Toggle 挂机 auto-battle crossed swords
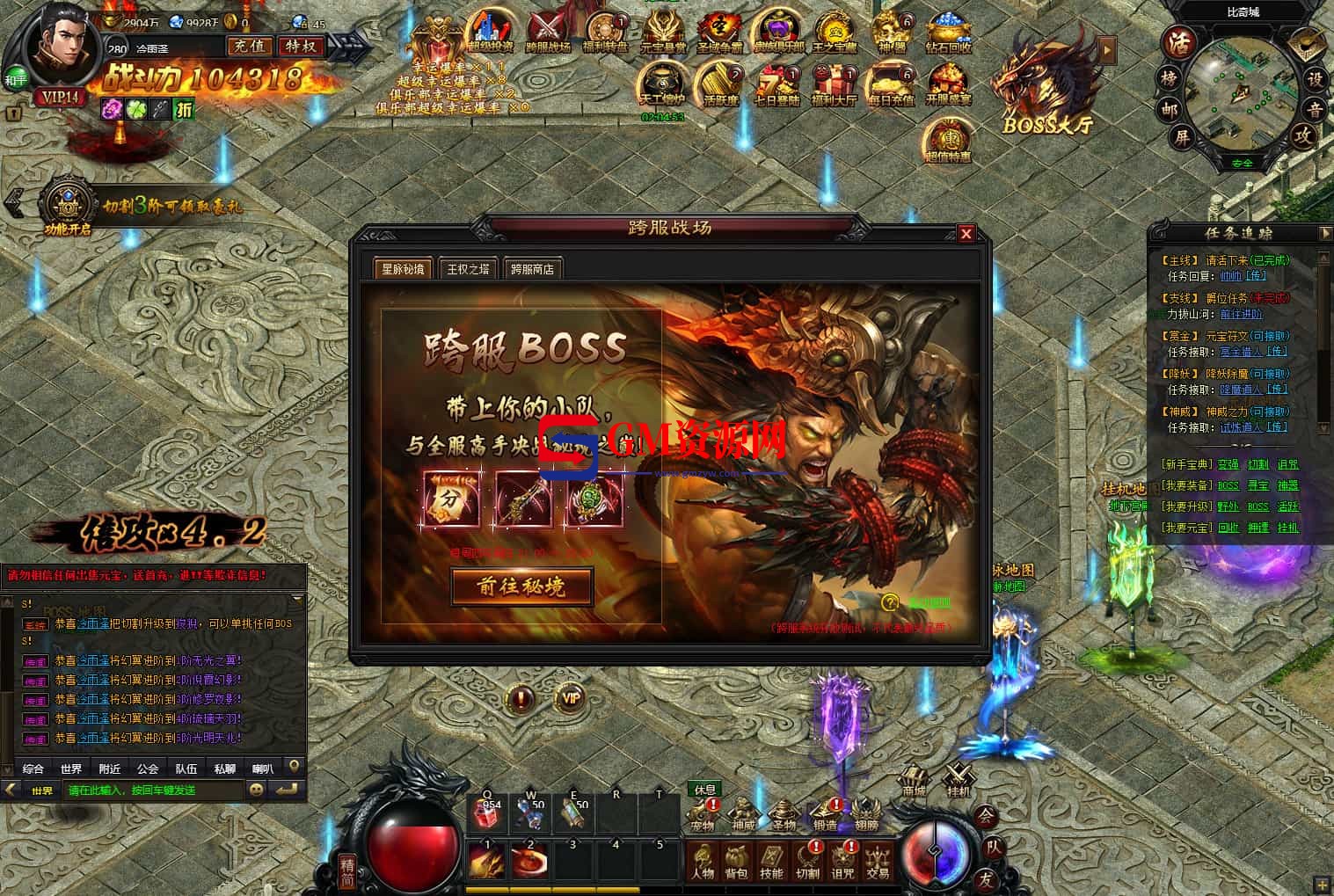 coord(958,780)
